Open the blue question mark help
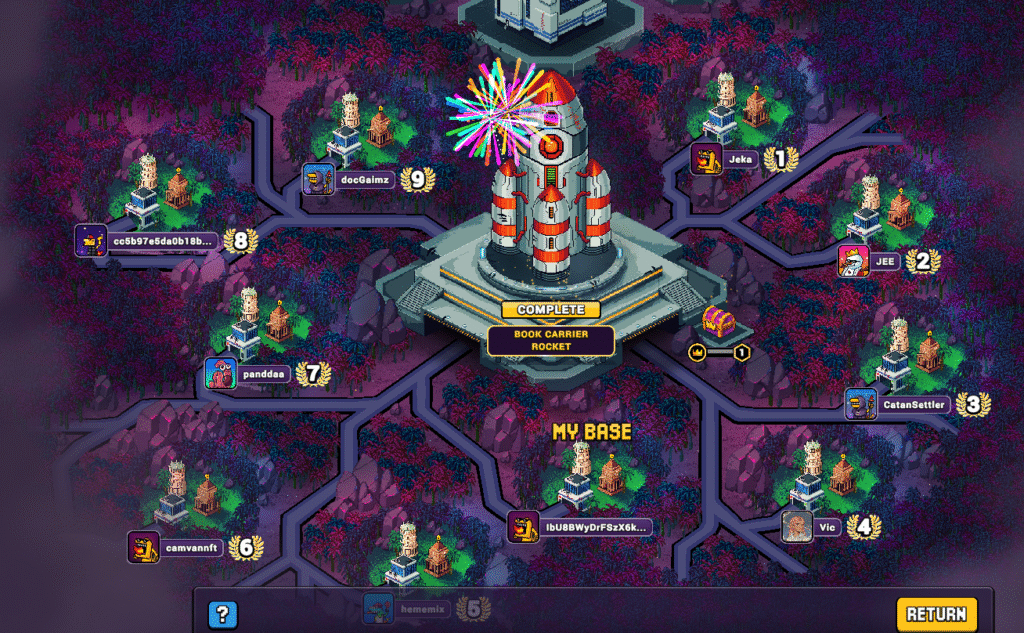 223,615
